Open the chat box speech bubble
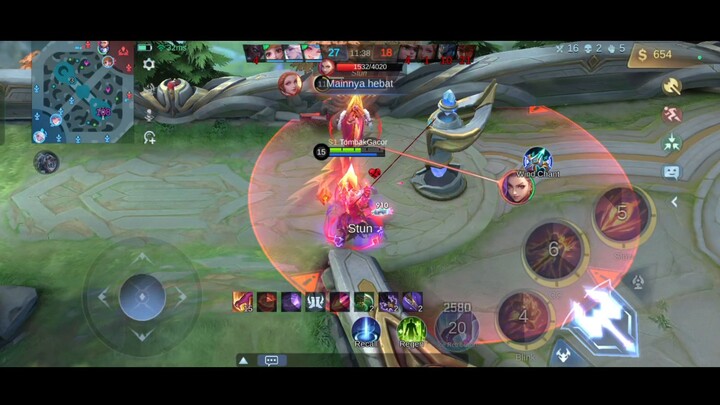This screenshot has height=405, width=720. (270, 360)
